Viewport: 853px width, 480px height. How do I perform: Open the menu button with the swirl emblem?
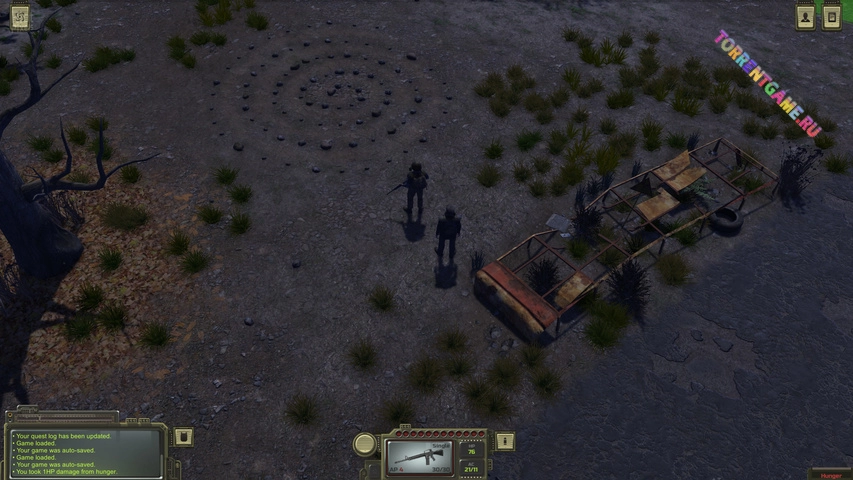point(20,17)
